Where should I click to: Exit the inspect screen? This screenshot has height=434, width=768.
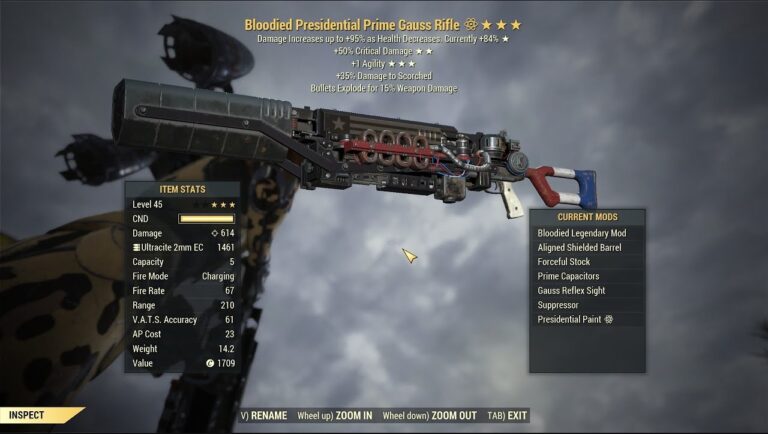pyautogui.click(x=510, y=416)
